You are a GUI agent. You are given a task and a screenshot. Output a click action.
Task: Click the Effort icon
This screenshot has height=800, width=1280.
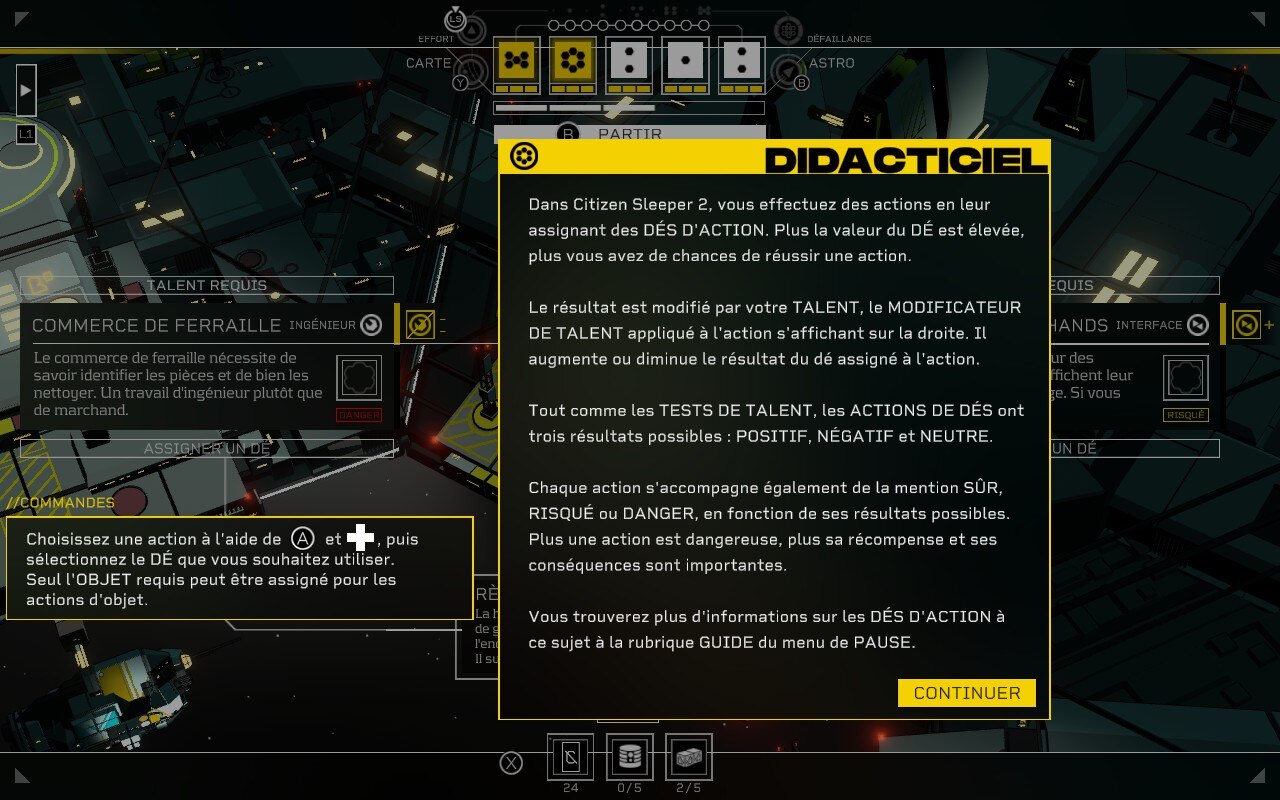(471, 30)
